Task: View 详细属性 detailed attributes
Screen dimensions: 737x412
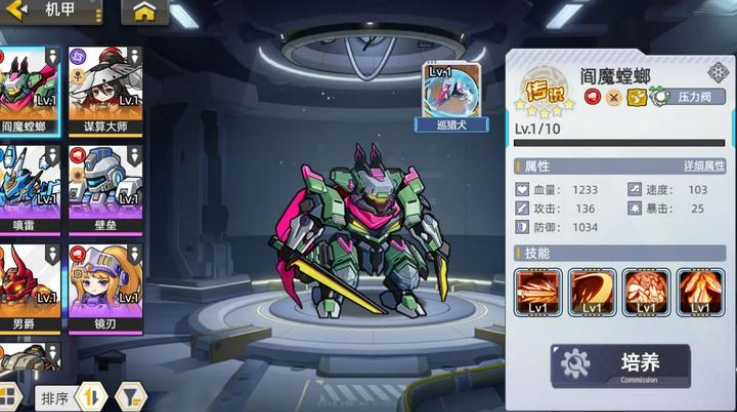Action: 703,165
